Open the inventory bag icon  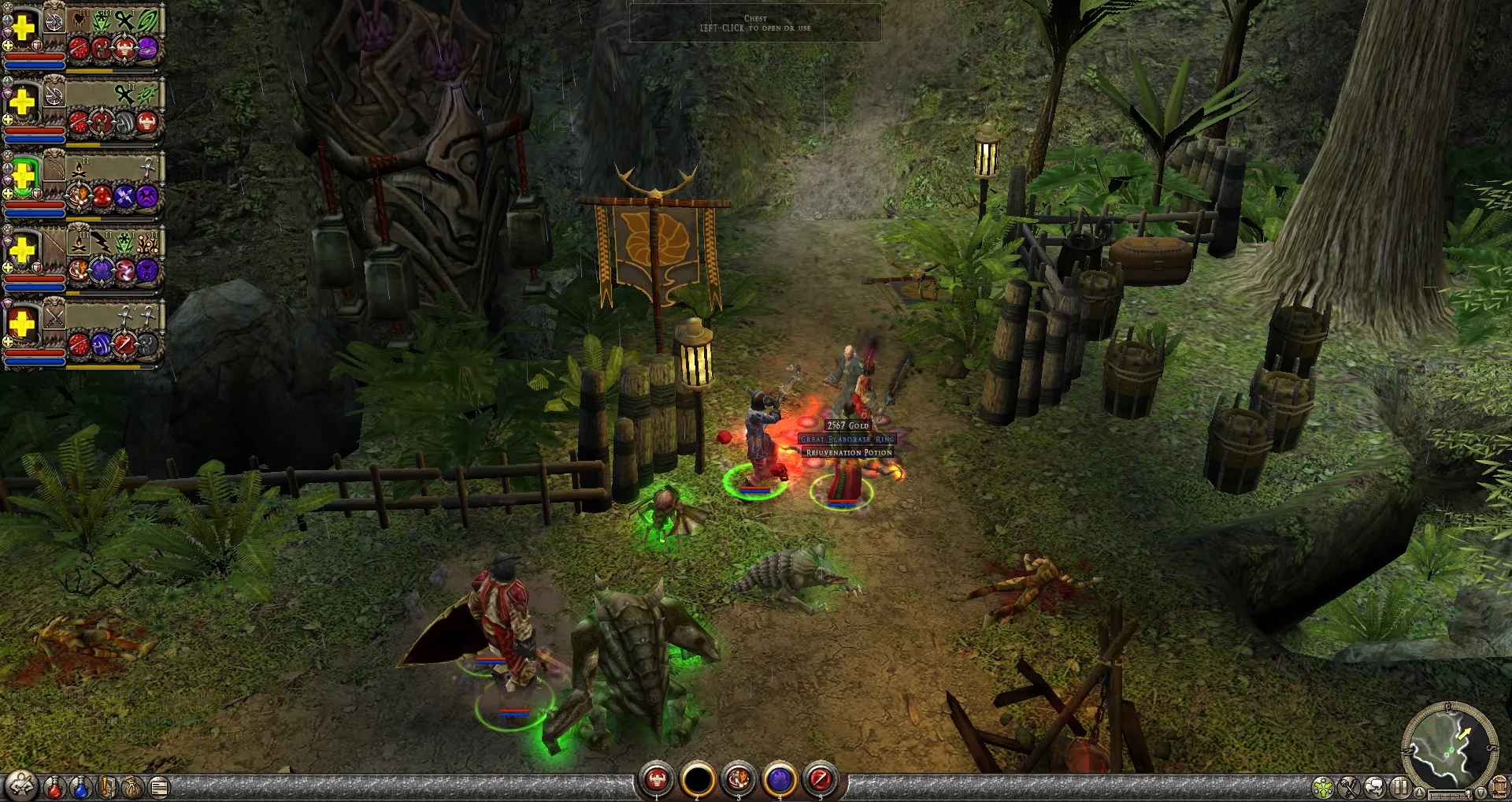[132, 785]
